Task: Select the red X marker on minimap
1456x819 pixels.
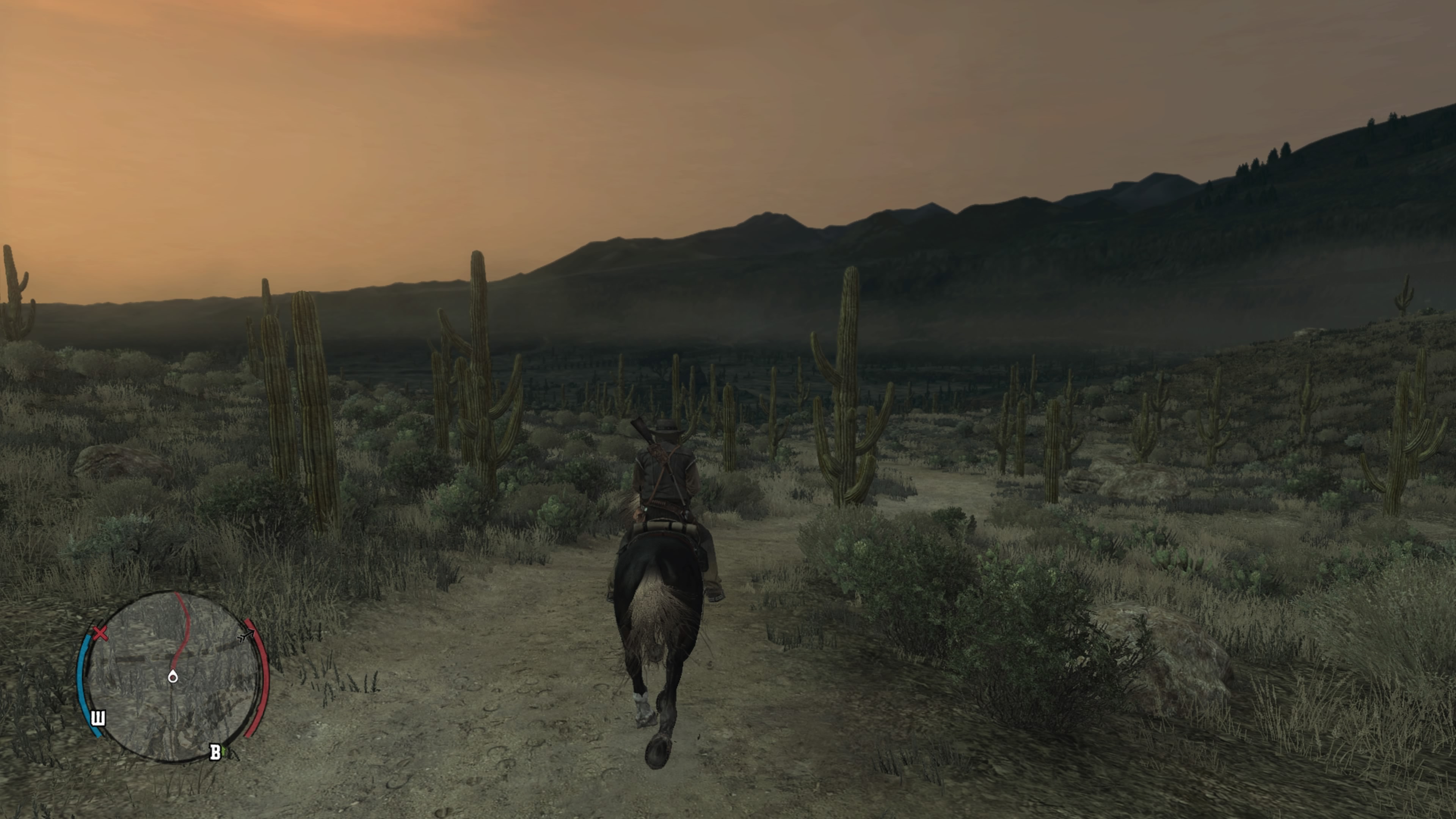Action: click(x=100, y=632)
